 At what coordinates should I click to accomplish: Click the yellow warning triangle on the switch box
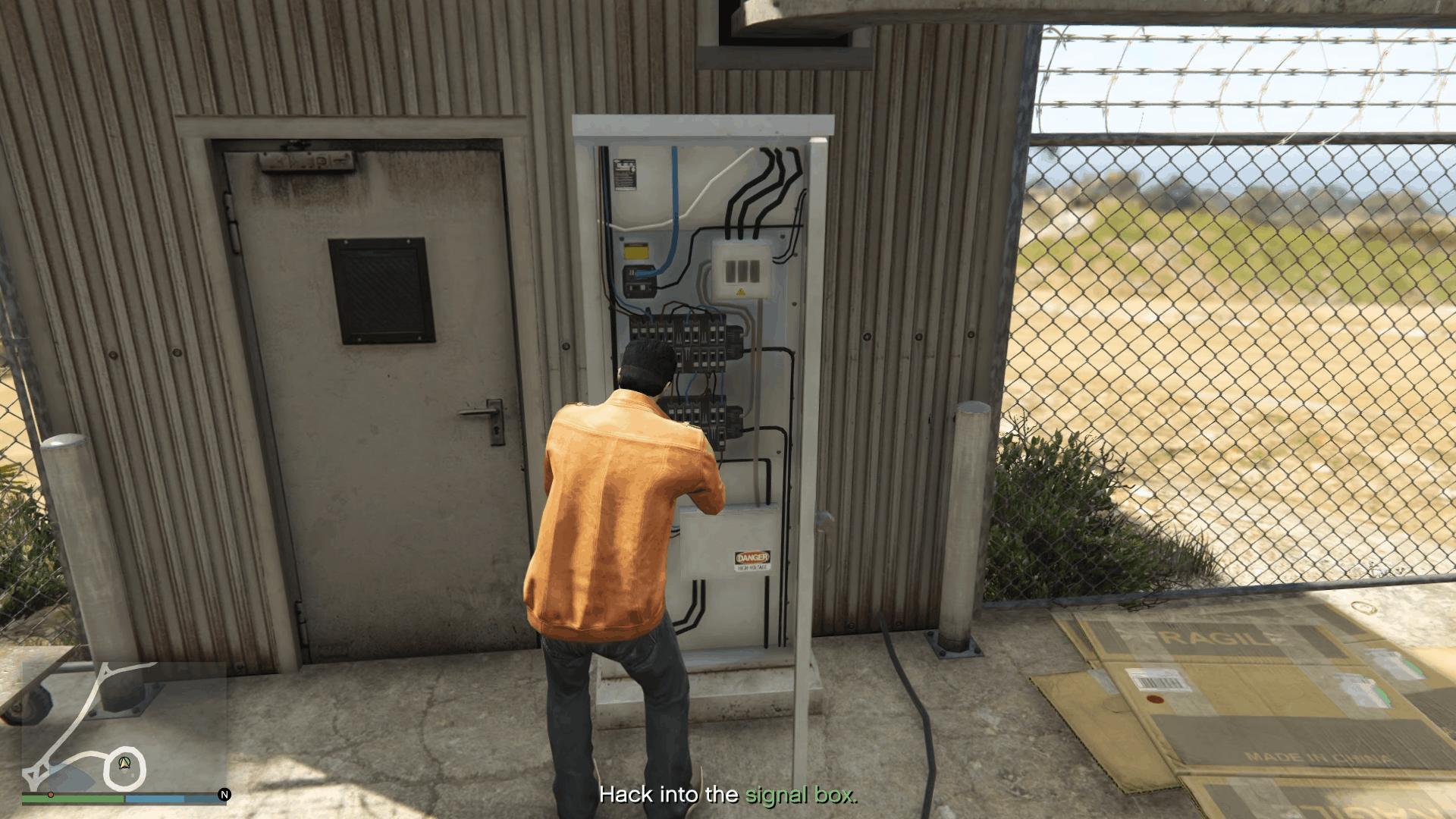click(x=741, y=291)
